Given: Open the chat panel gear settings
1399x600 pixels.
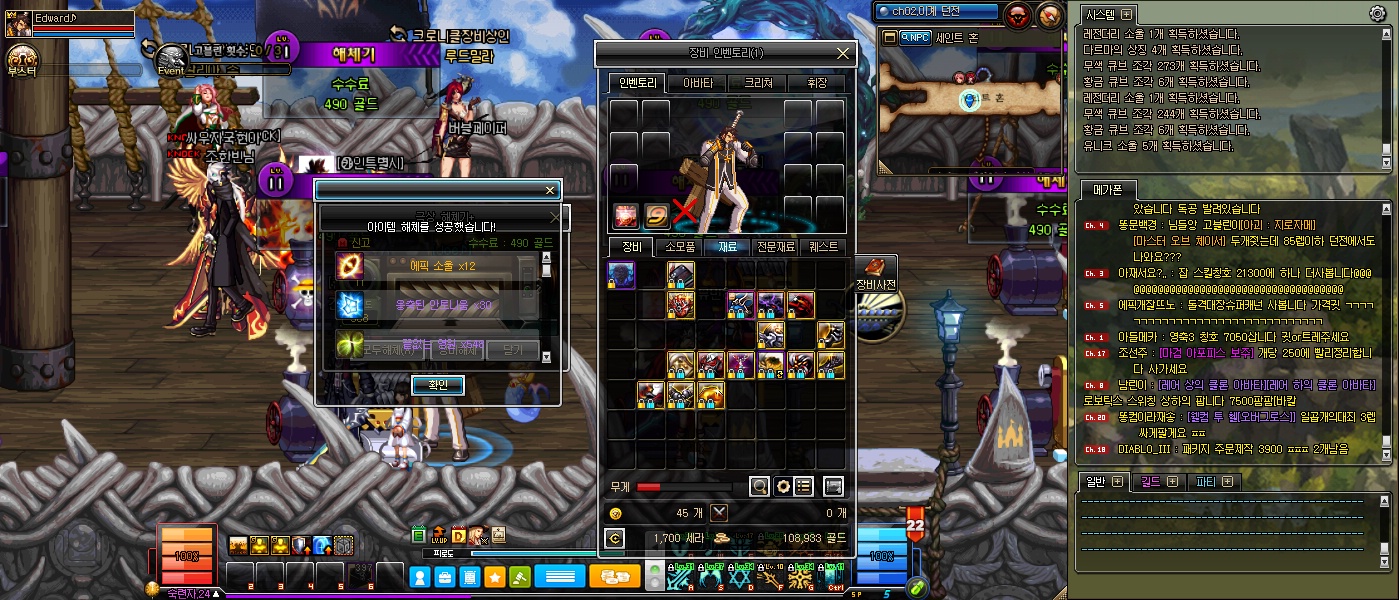Looking at the screenshot, I should [x=1377, y=13].
